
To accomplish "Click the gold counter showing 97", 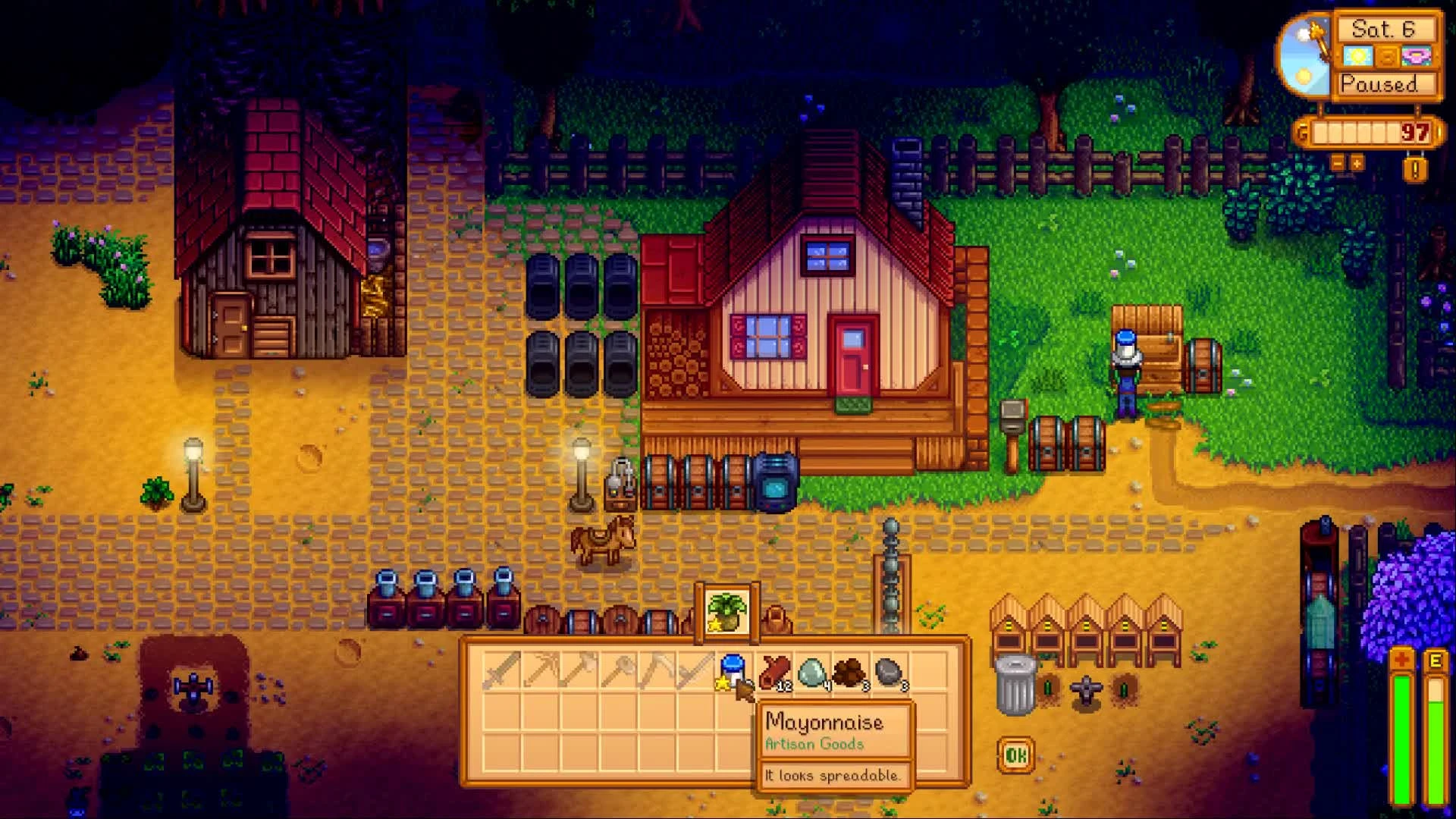I will point(1414,132).
